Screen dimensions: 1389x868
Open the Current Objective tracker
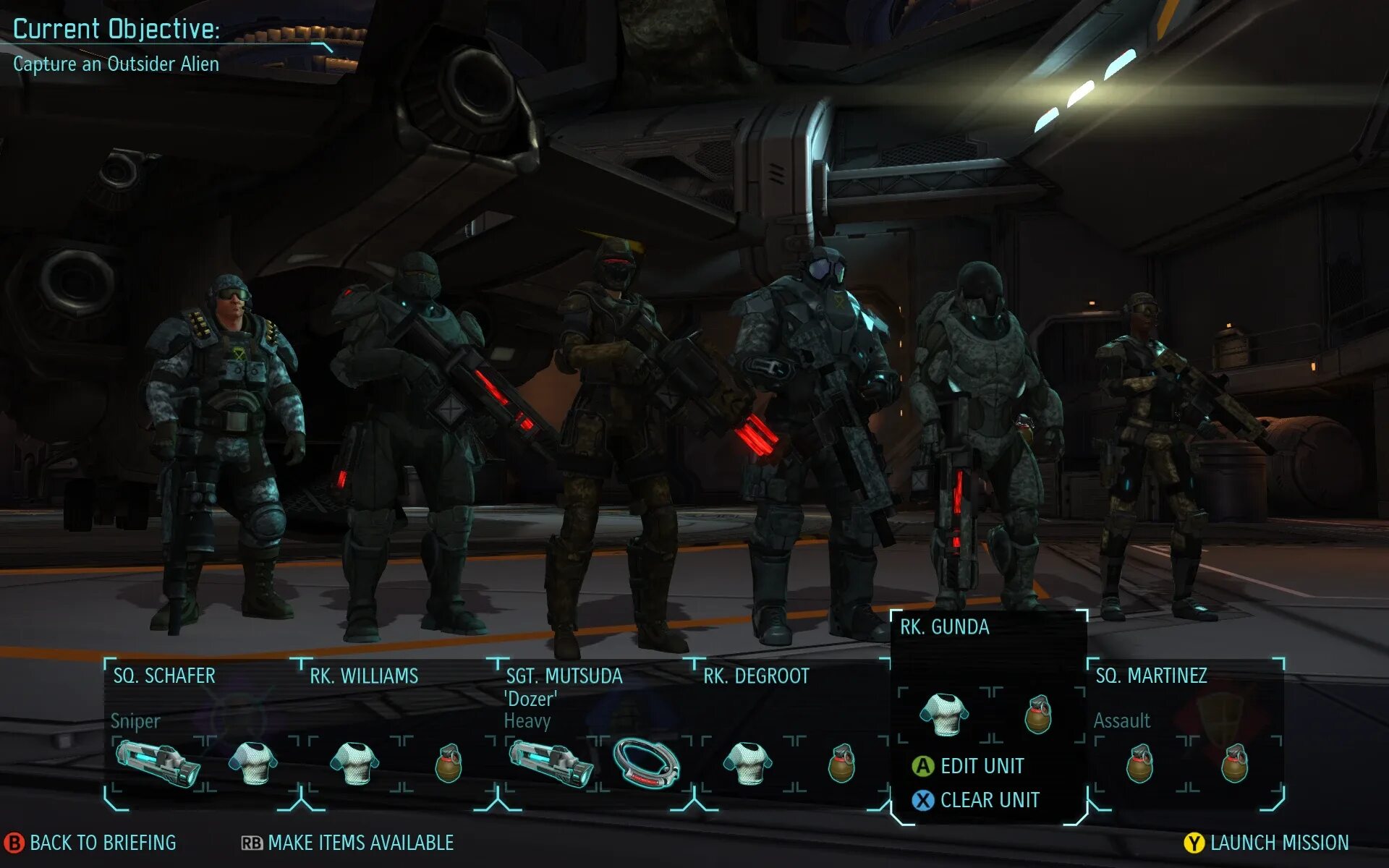(116, 45)
